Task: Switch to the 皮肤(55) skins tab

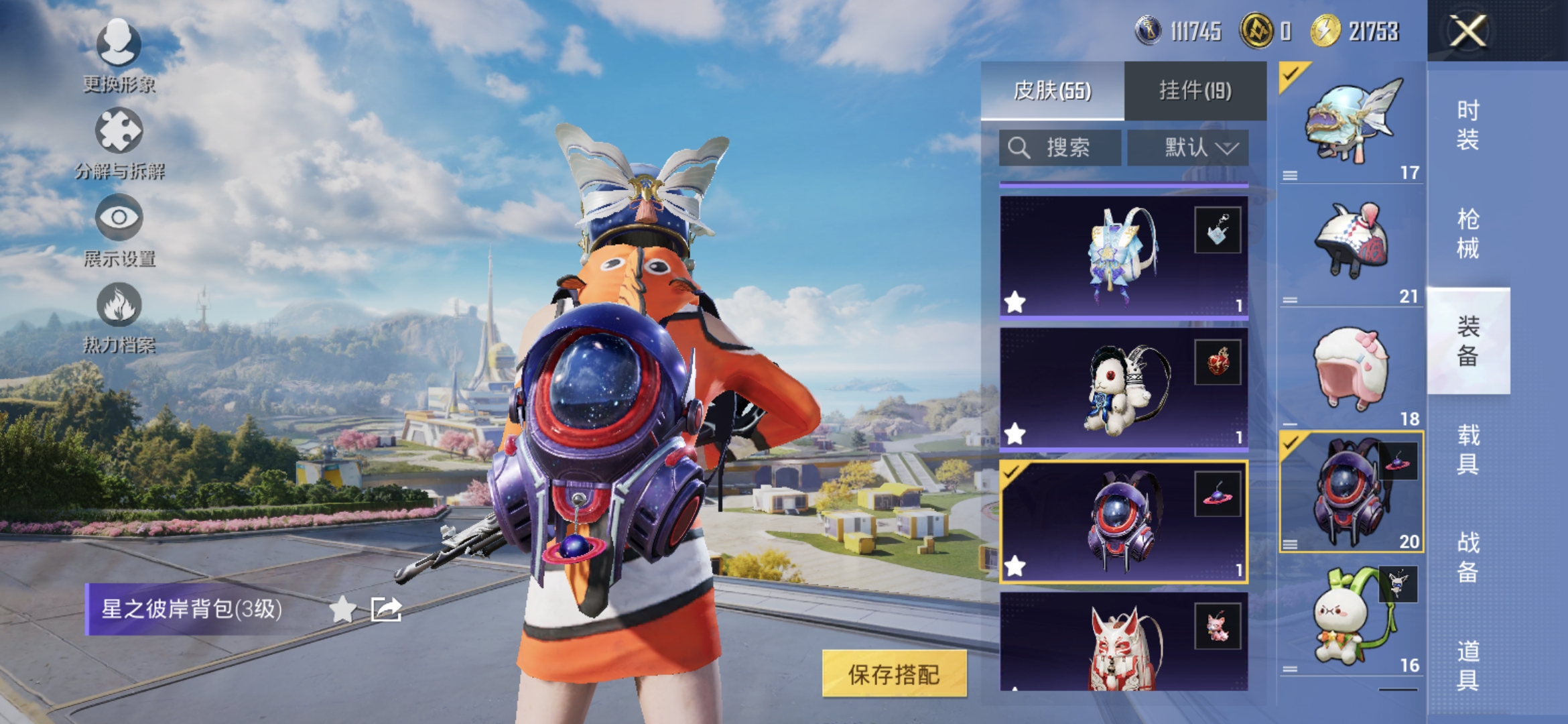Action: [1052, 90]
